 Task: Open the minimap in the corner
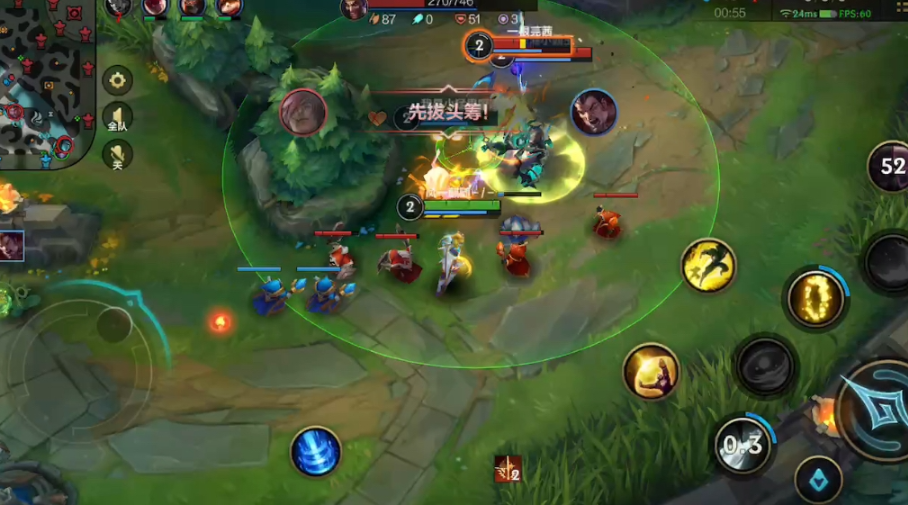(45, 80)
